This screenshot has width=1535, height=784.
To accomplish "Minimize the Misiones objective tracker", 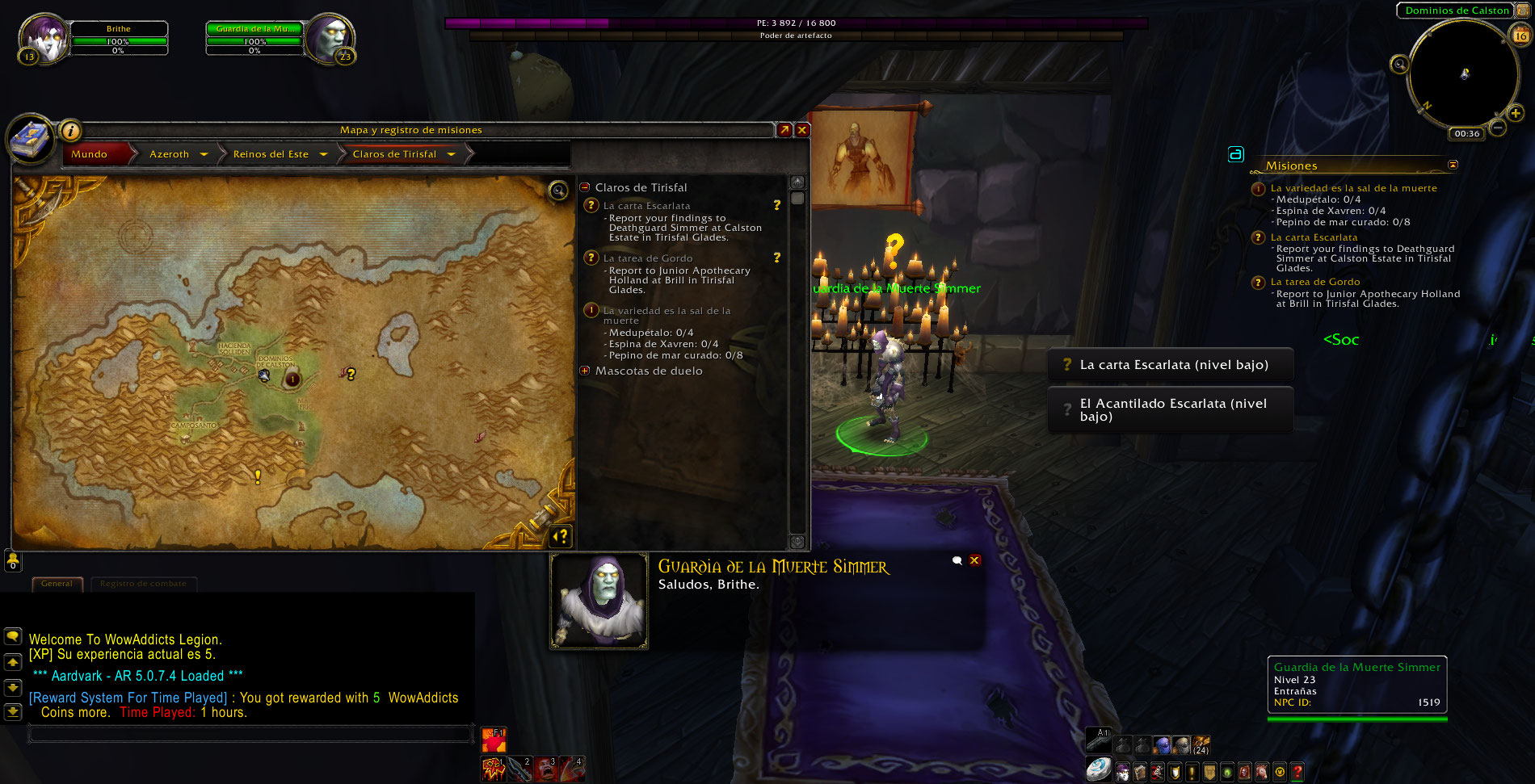I will (1453, 165).
